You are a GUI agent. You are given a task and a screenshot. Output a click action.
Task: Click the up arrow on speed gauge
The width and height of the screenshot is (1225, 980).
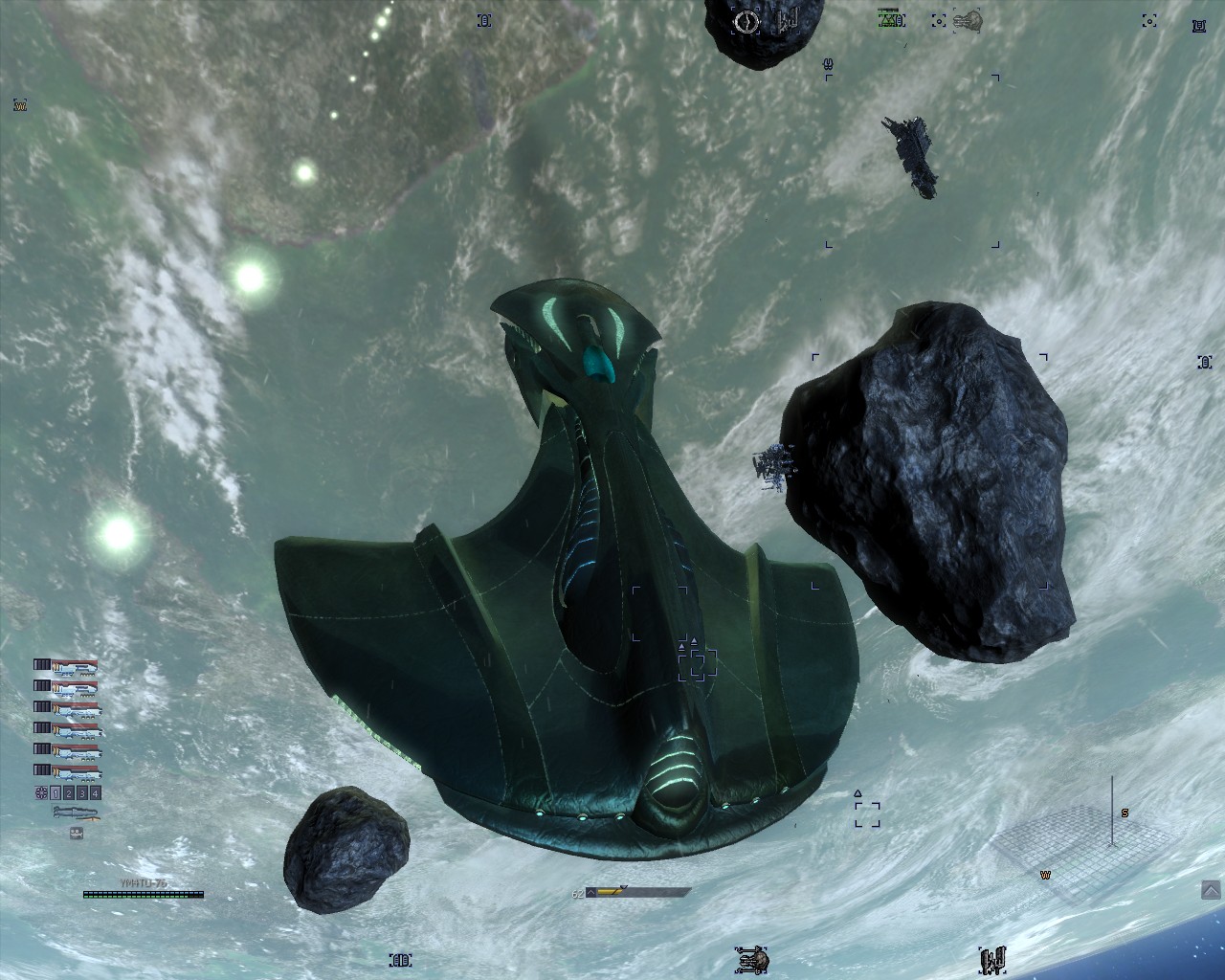[590, 893]
